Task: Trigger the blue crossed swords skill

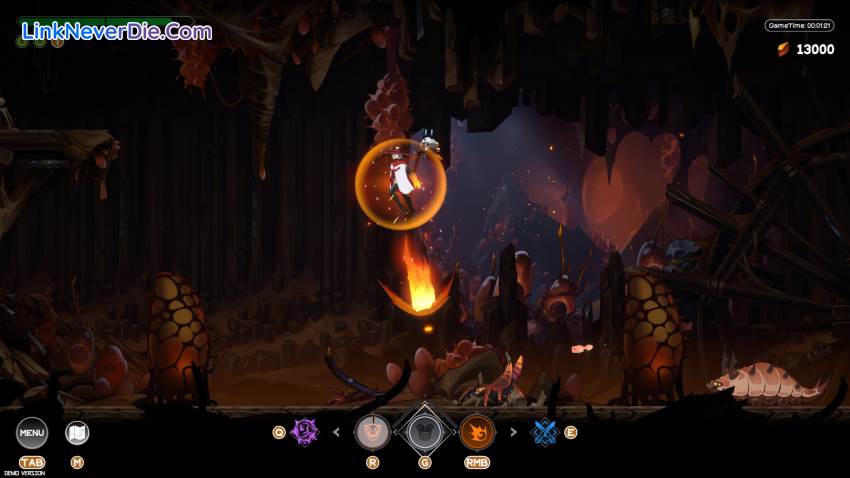Action: coord(544,432)
